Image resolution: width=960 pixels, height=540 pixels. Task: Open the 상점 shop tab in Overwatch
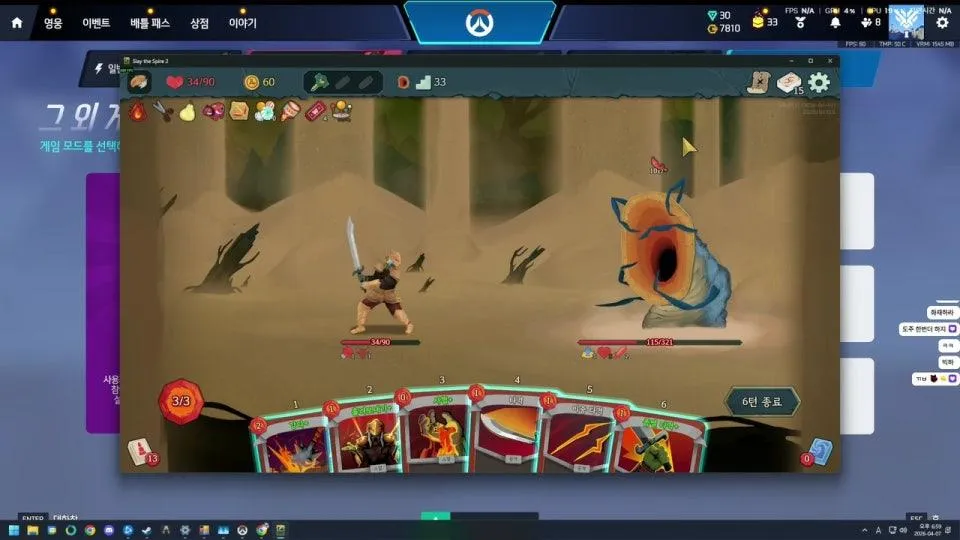tap(199, 22)
